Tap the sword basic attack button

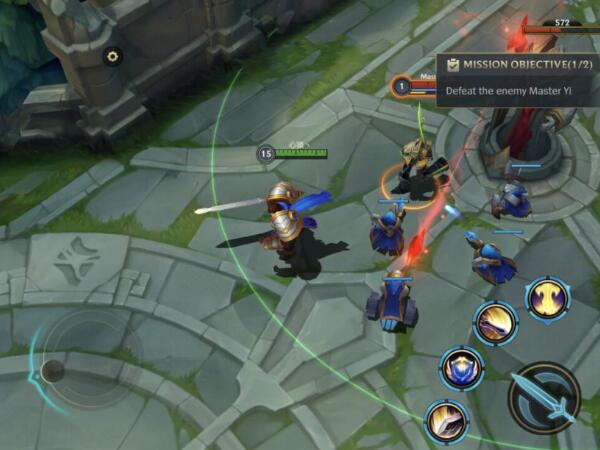pos(544,397)
